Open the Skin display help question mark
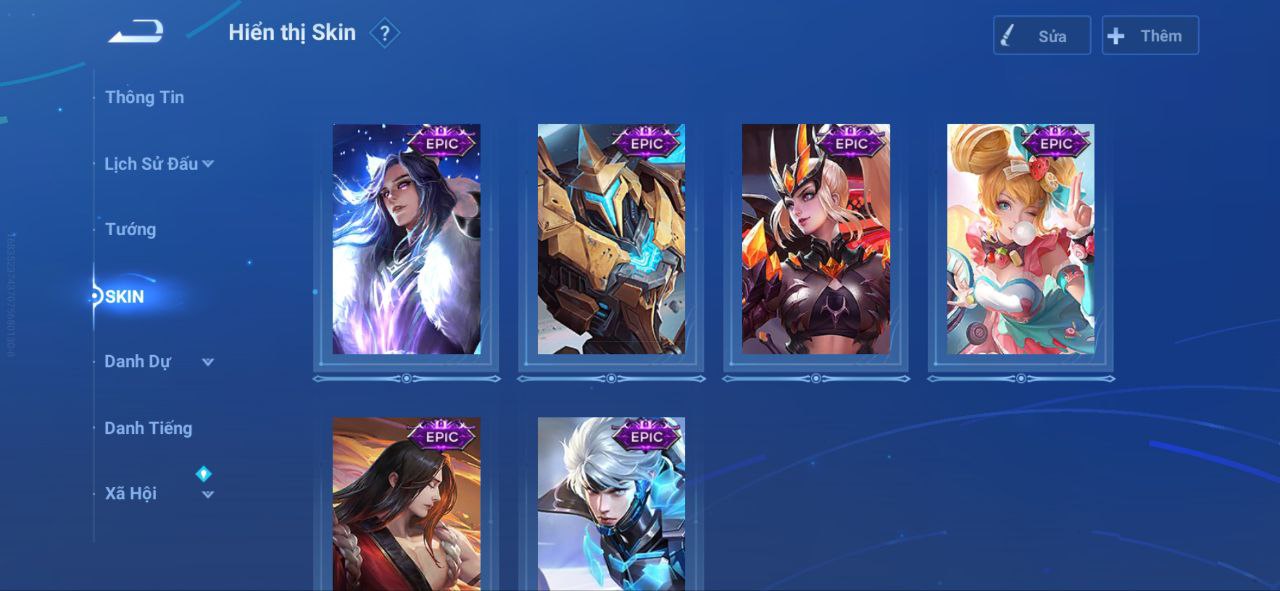 click(x=384, y=33)
